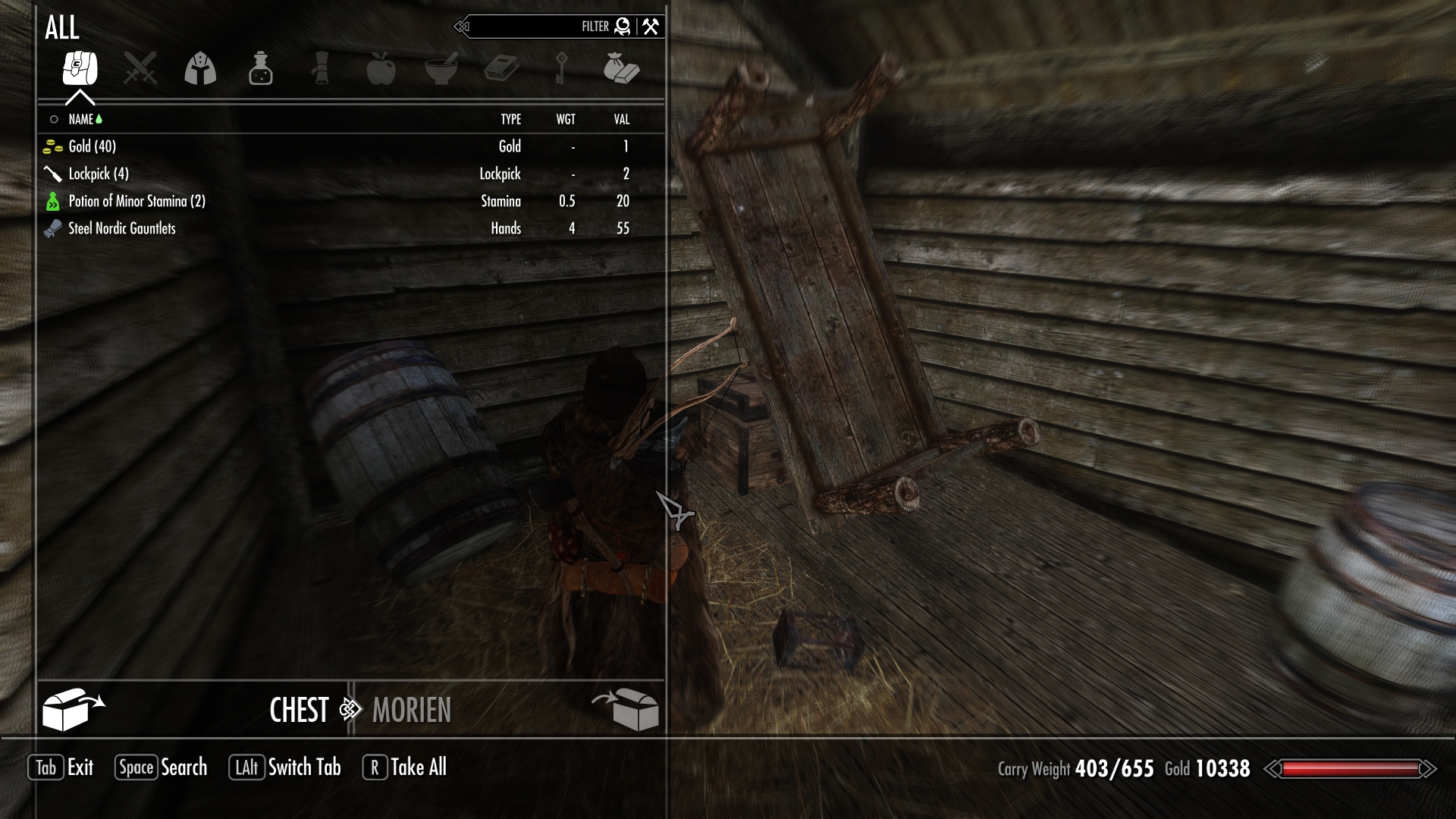Select Potion of Minor Stamina row
This screenshot has width=1456, height=819.
136,201
